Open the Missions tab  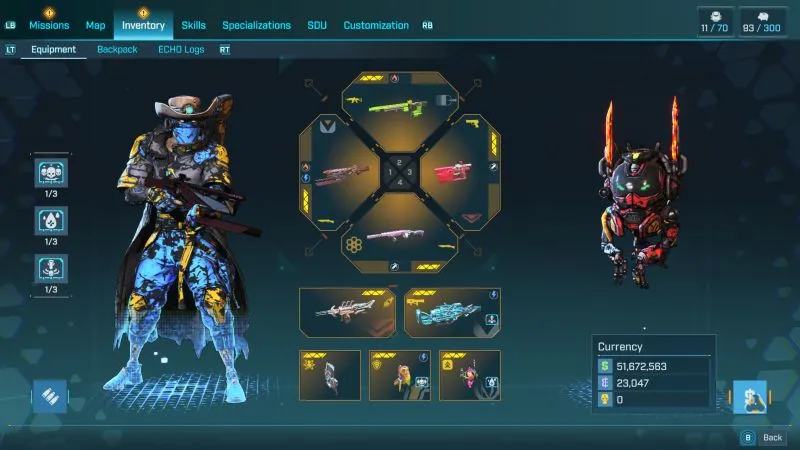click(49, 25)
